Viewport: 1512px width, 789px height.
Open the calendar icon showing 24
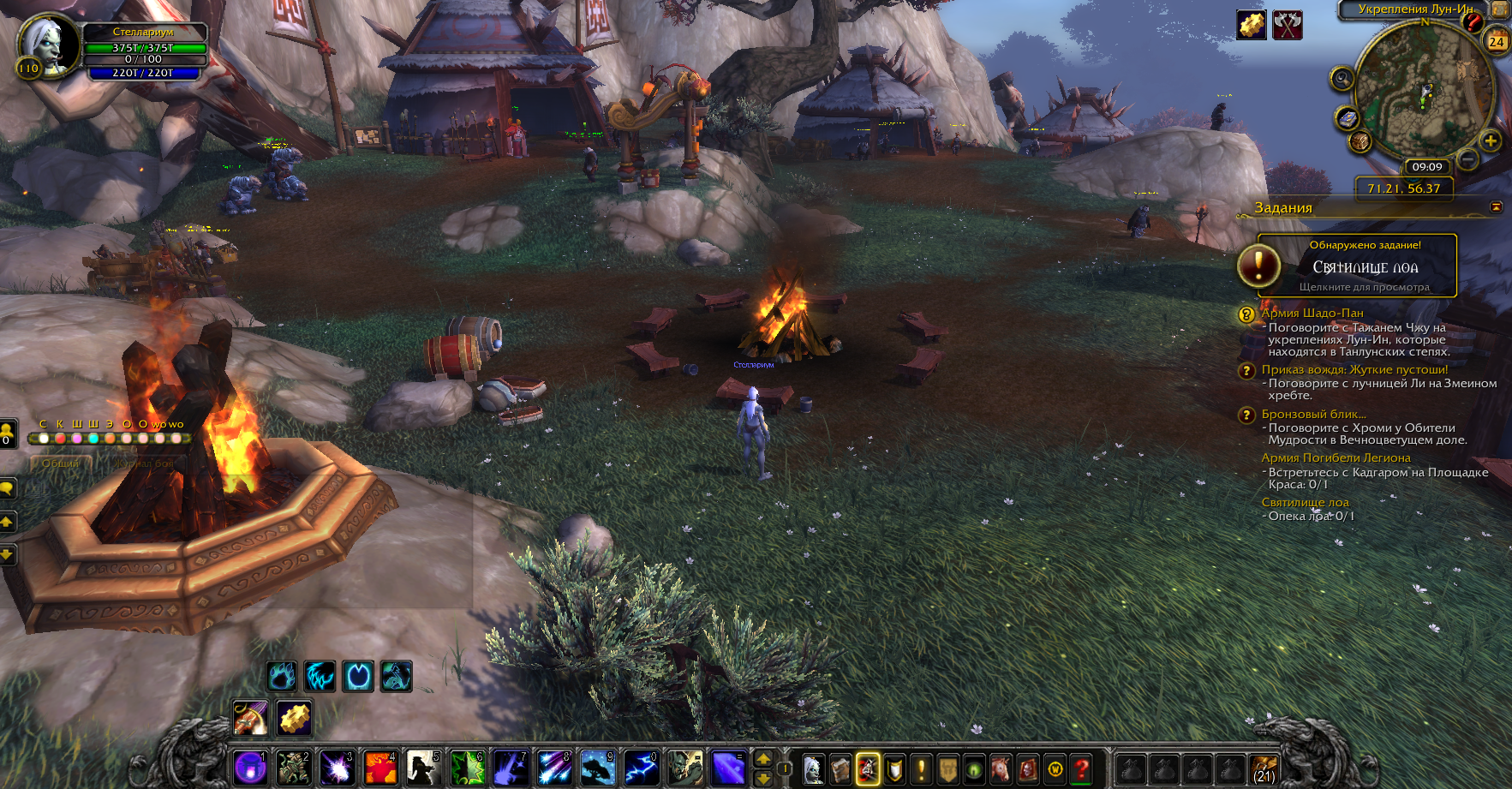1497,41
